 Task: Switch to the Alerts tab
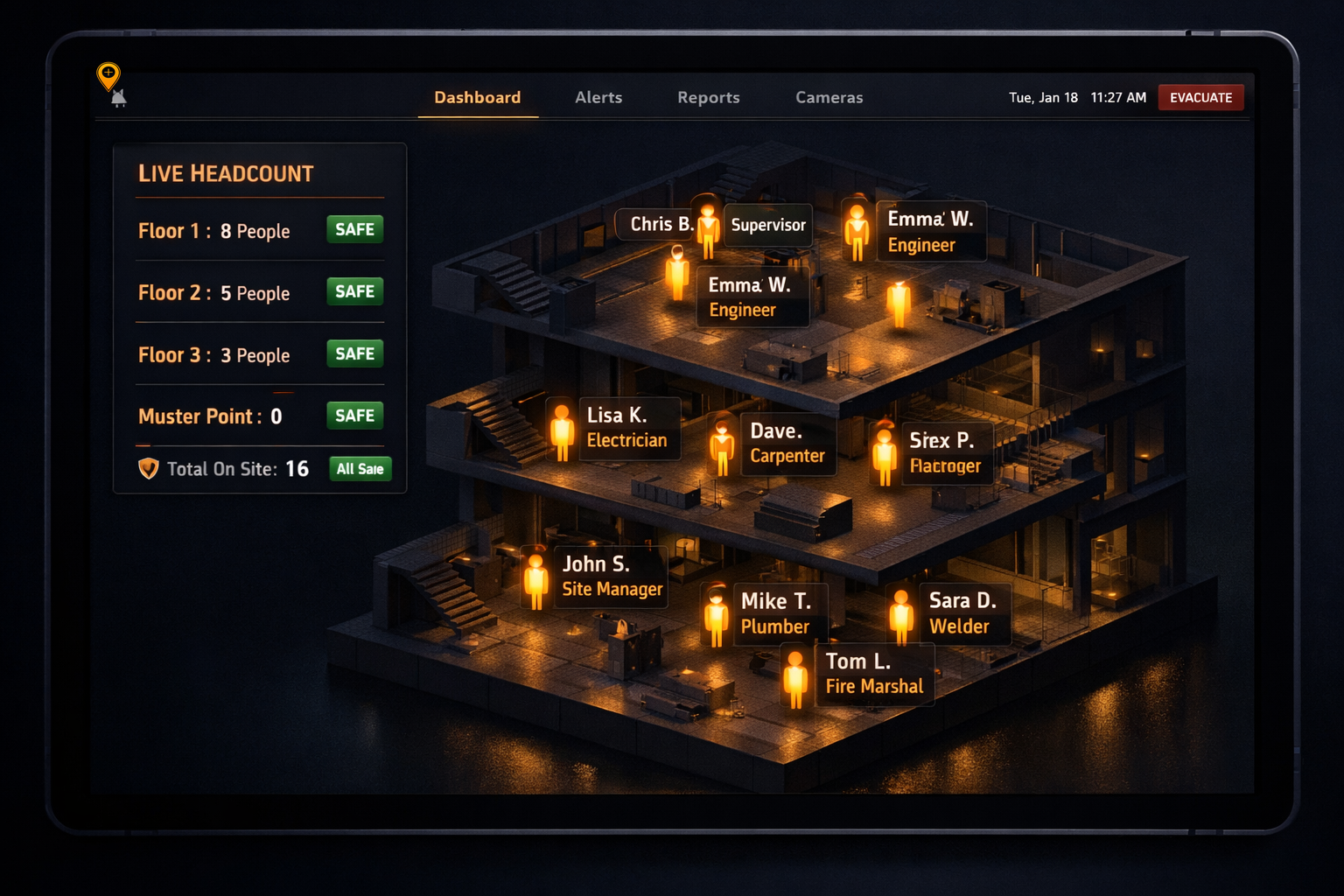[598, 97]
